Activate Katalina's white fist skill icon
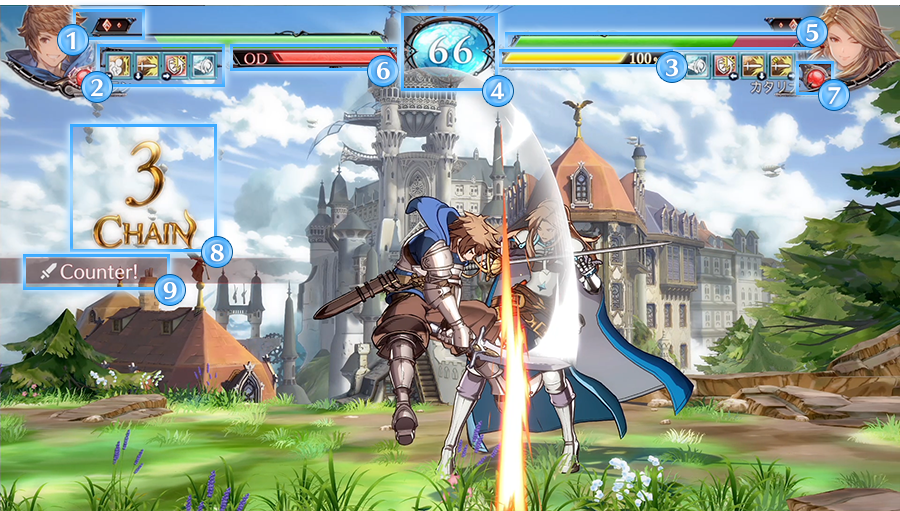 tap(698, 66)
